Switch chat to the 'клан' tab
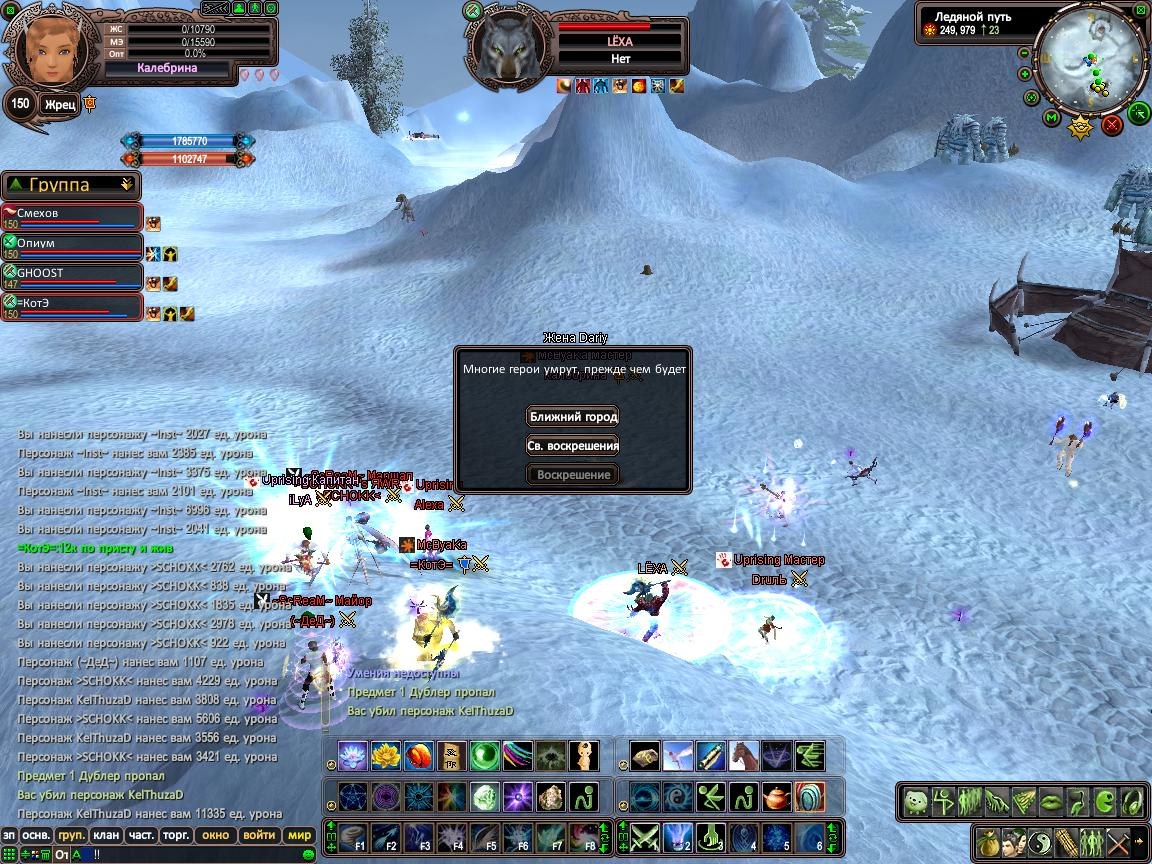This screenshot has width=1152, height=864. 105,835
